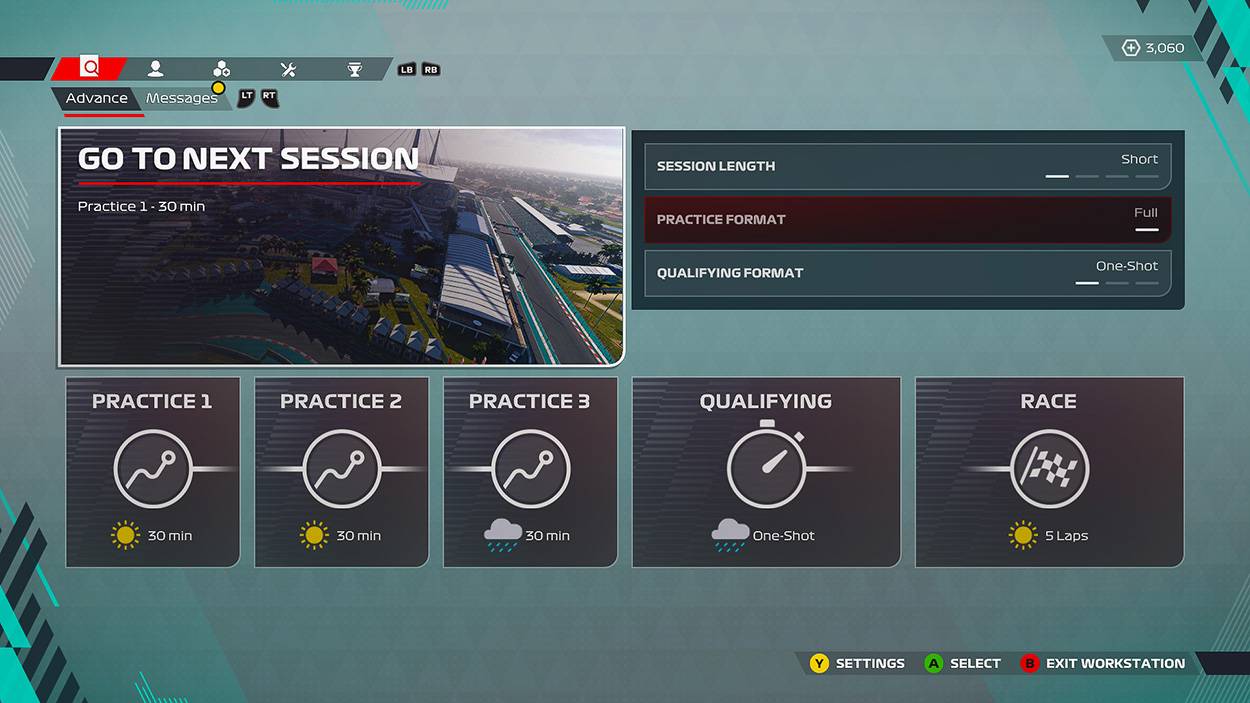Open the research and development tab icon
Viewport: 1250px width, 703px height.
point(222,69)
